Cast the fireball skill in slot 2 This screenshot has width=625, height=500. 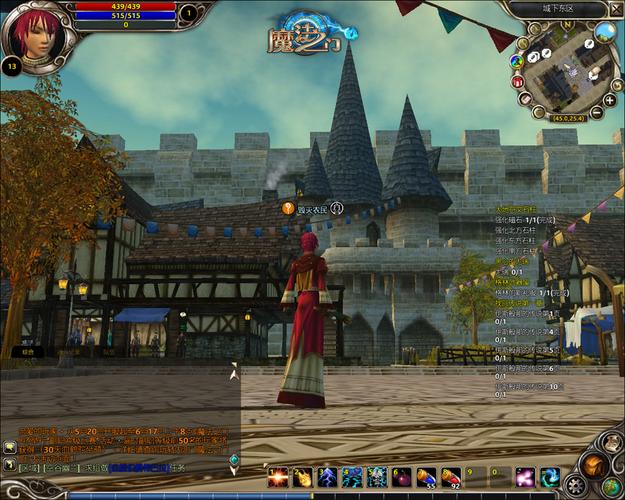303,477
